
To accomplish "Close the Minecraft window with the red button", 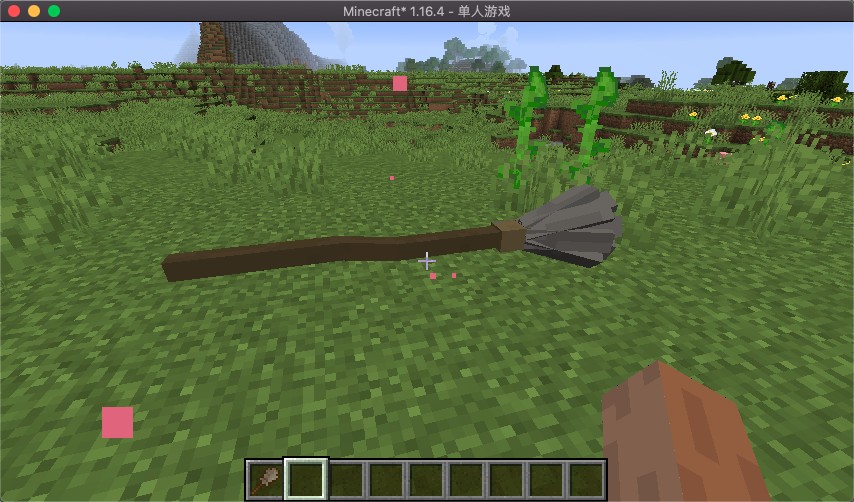I will pos(14,11).
